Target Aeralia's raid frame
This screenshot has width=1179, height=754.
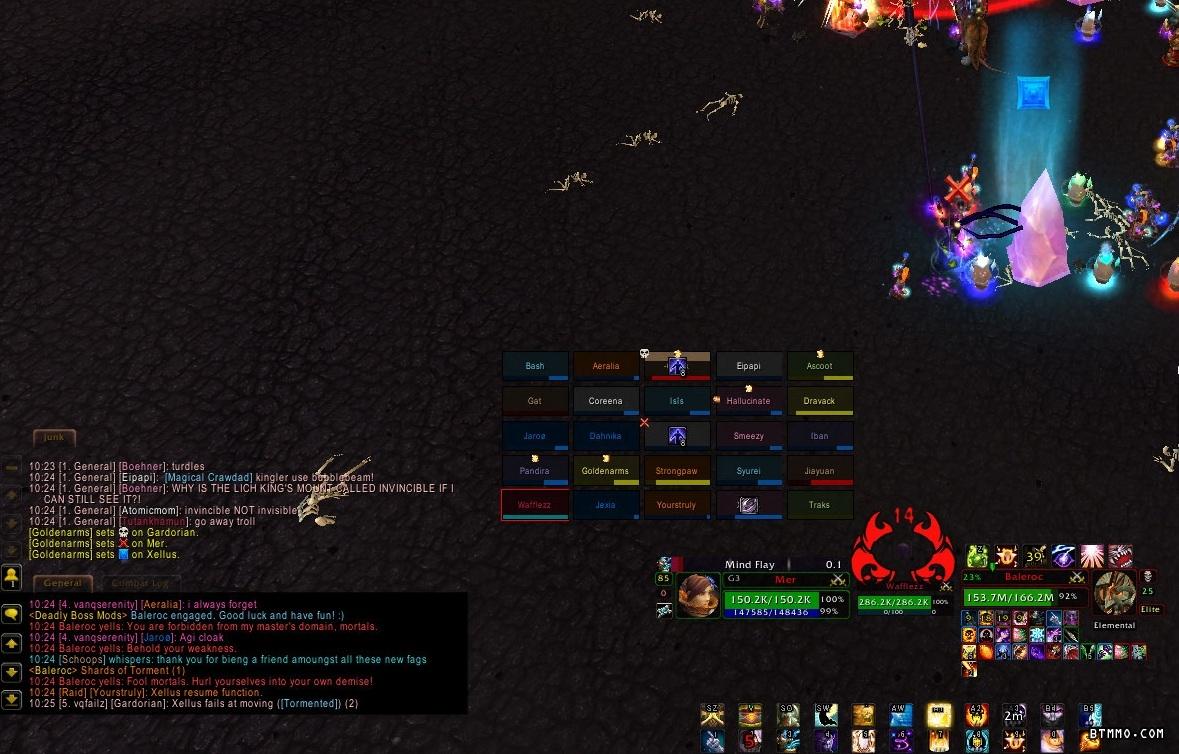pyautogui.click(x=605, y=366)
